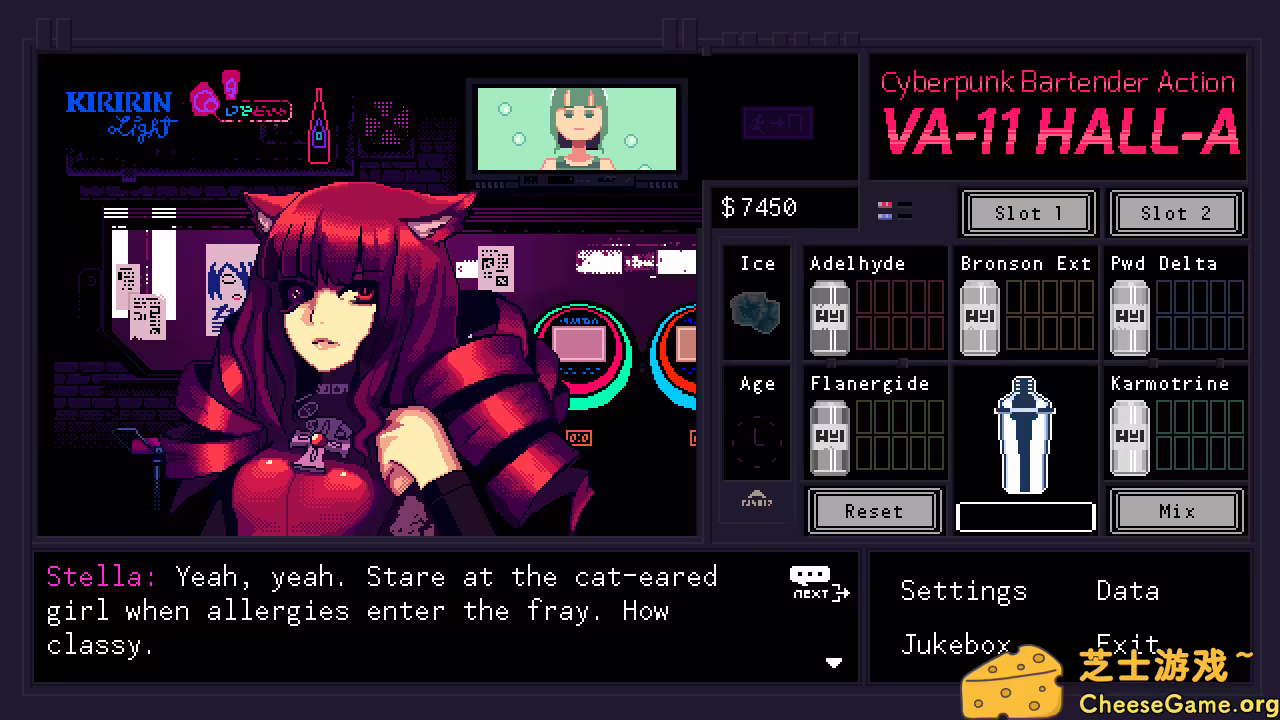
Task: Toggle the blue serving indicator near the money counter
Action: 885,217
